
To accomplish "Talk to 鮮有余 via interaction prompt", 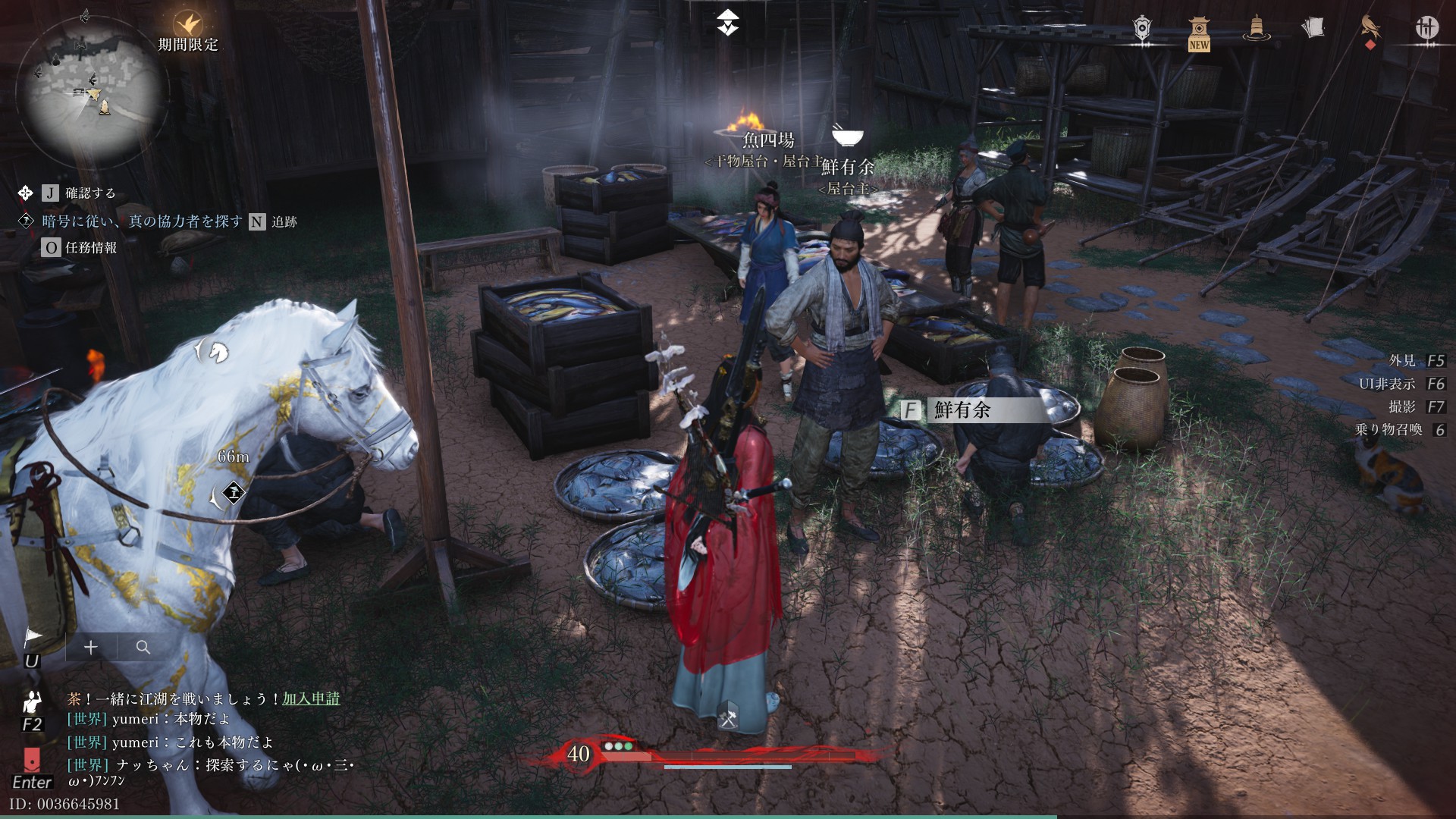I will [x=962, y=410].
